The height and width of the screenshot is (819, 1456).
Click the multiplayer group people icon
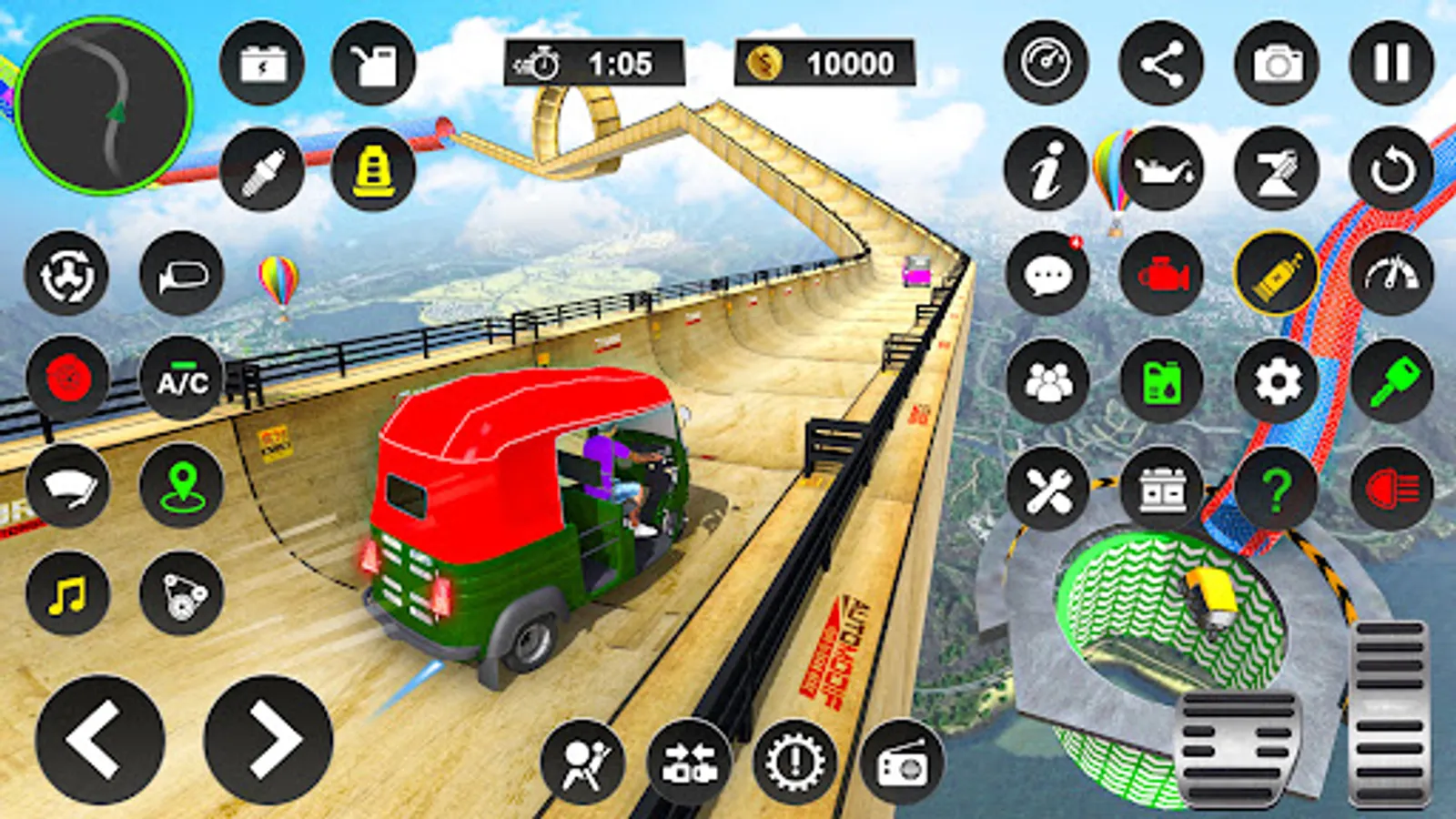(x=1047, y=381)
